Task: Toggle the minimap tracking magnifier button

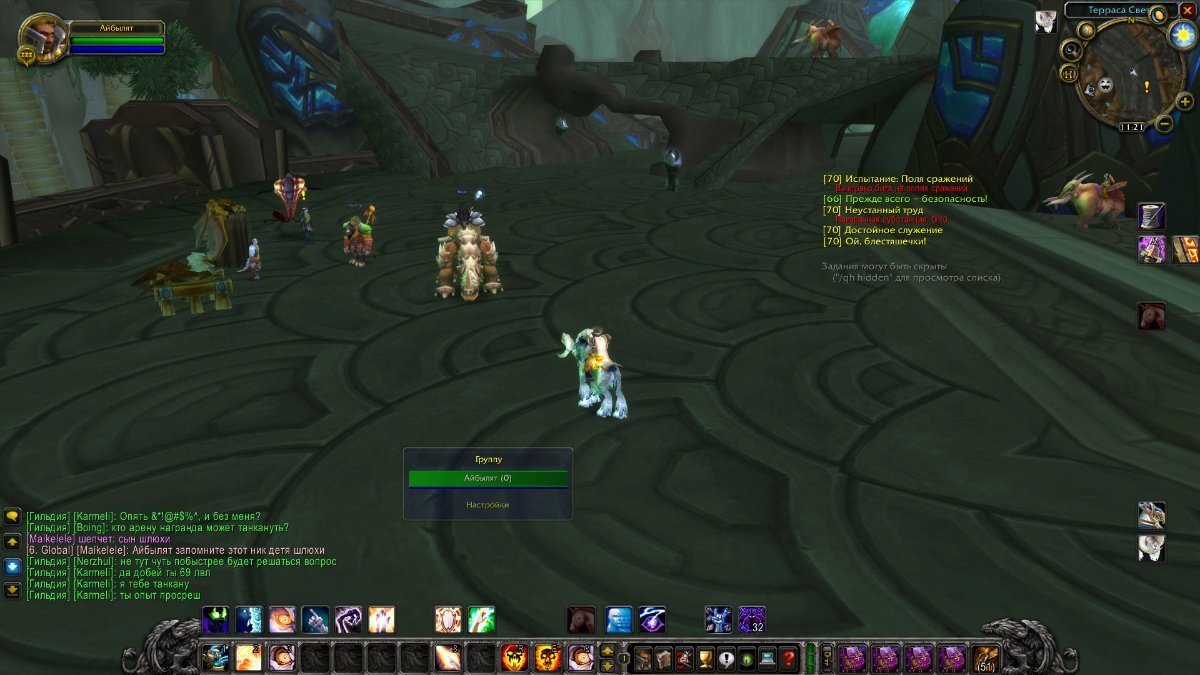Action: coord(1070,51)
